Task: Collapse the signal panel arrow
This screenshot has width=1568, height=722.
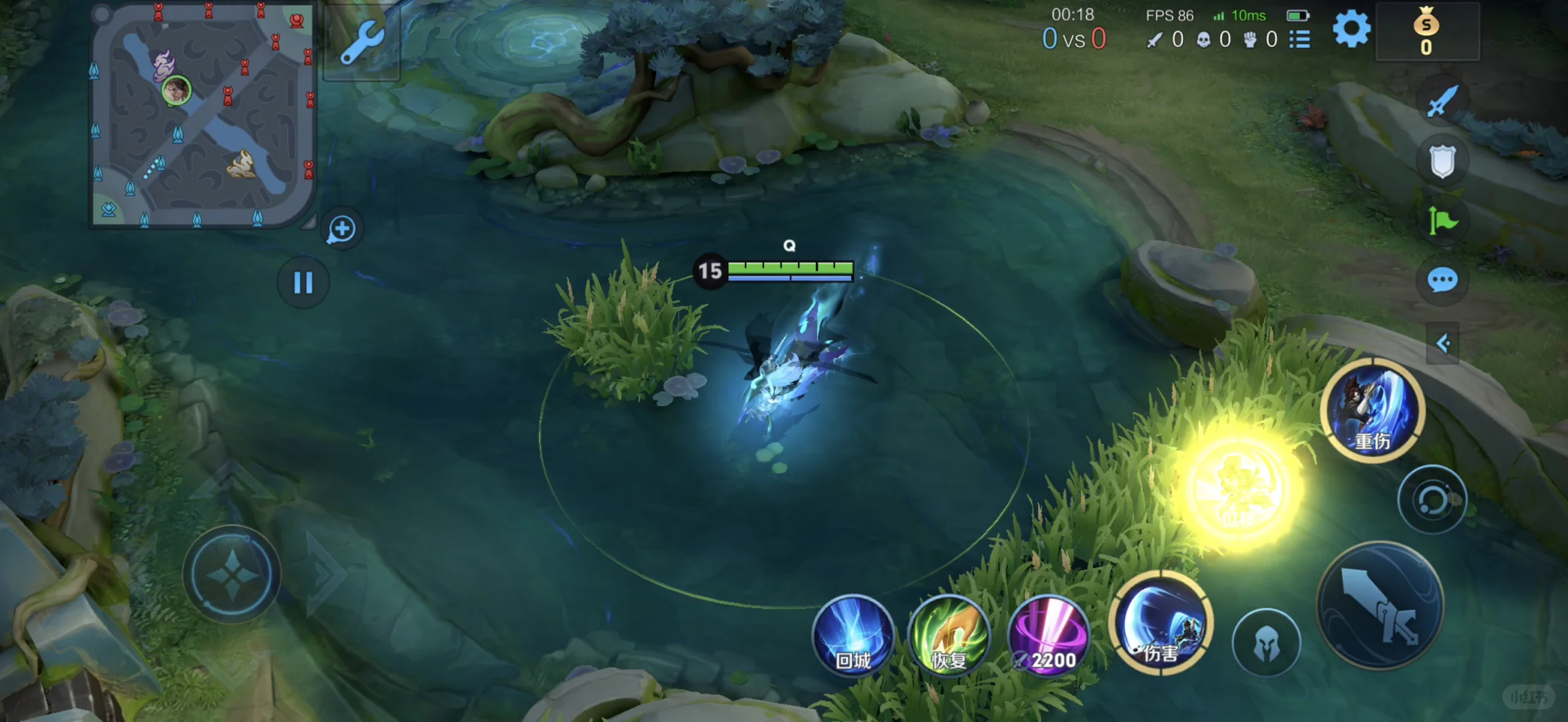Action: (1442, 344)
